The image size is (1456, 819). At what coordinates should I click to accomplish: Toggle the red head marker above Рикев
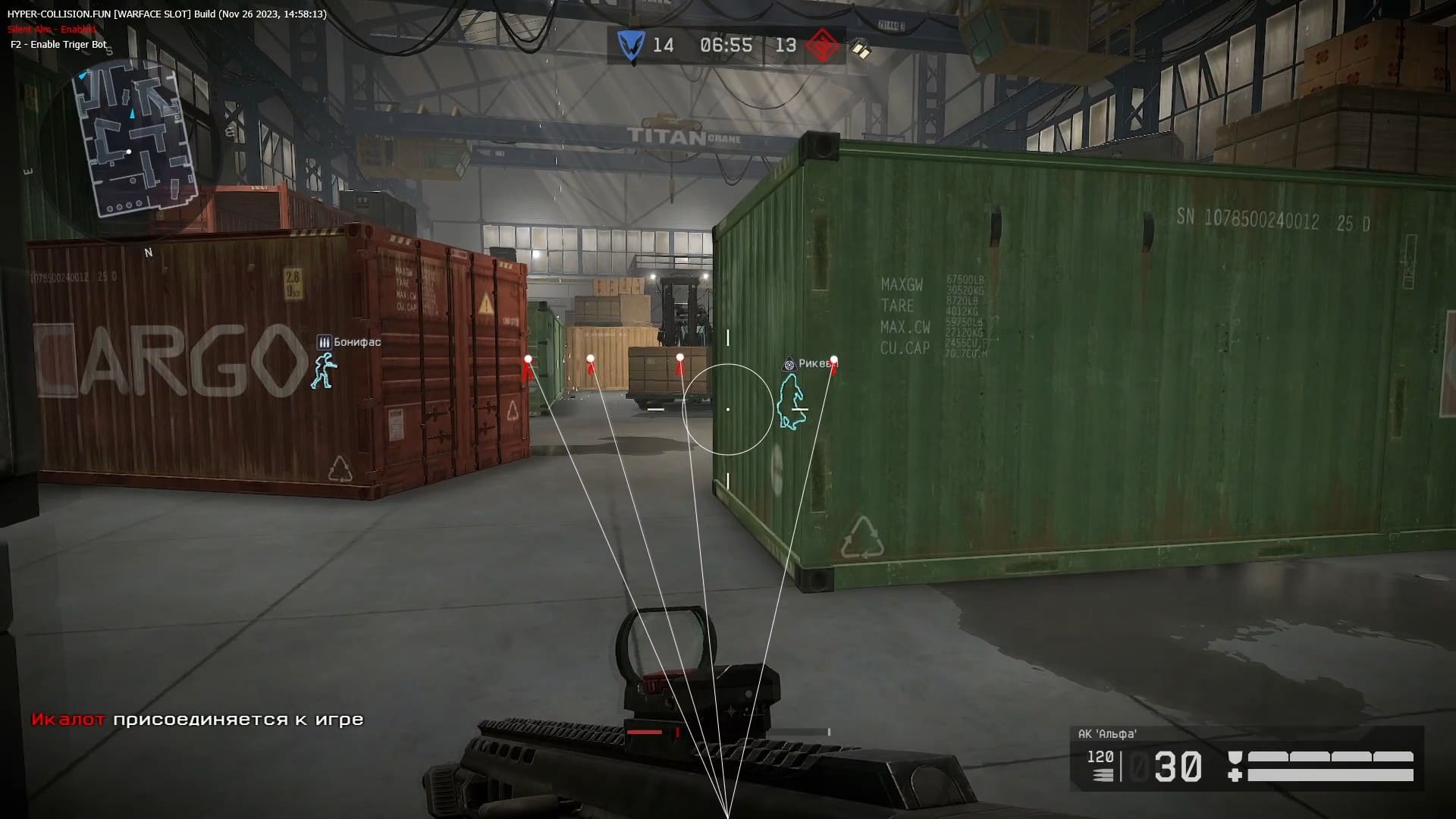click(x=833, y=361)
